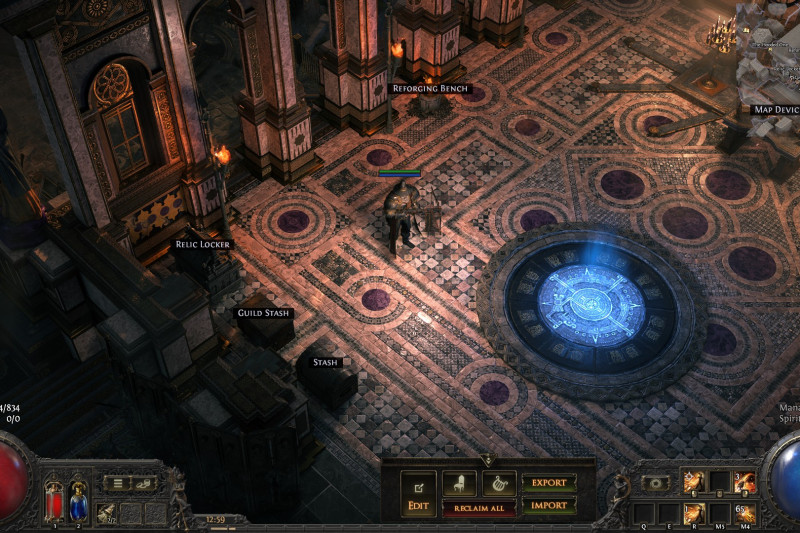Select the Reforging Bench name label
Image resolution: width=800 pixels, height=533 pixels.
(x=429, y=89)
